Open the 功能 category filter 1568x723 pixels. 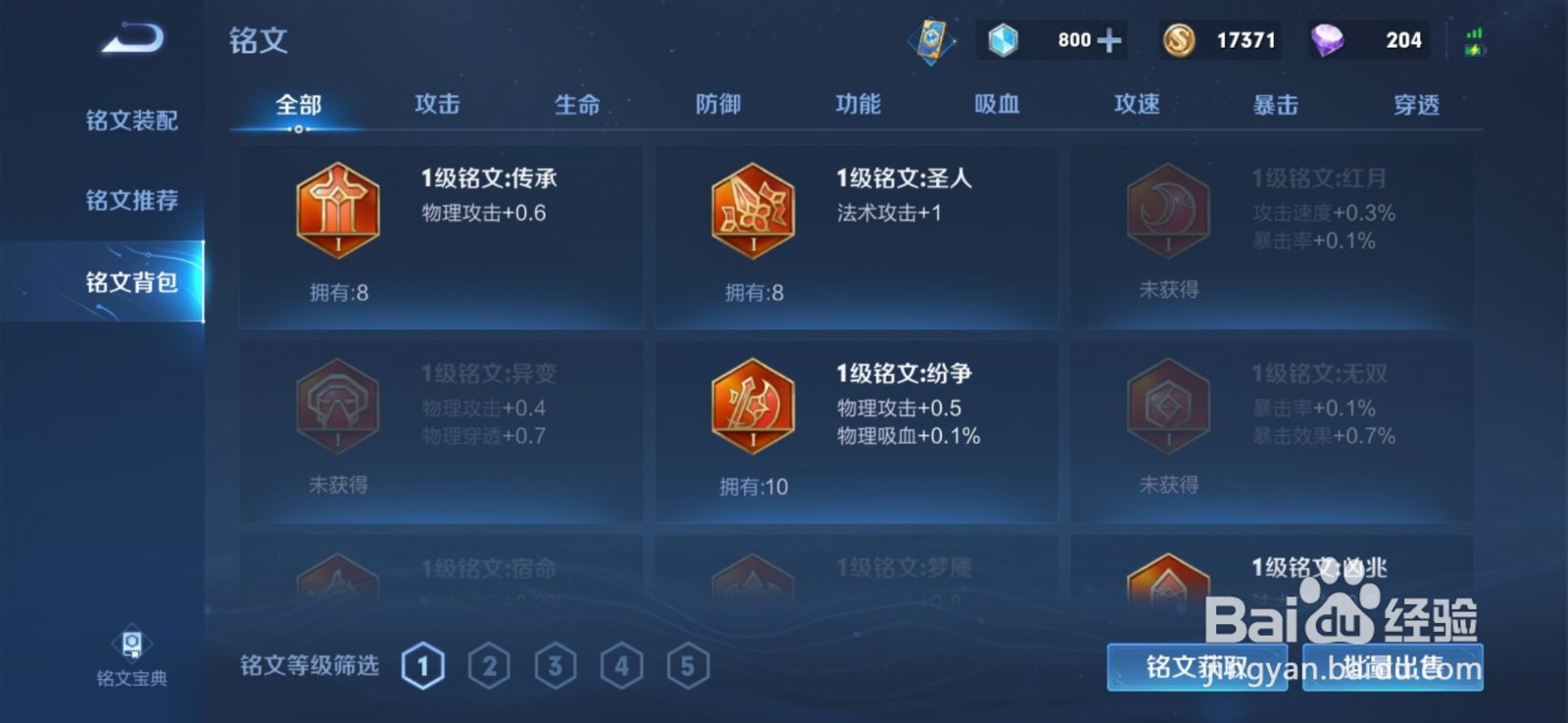857,104
